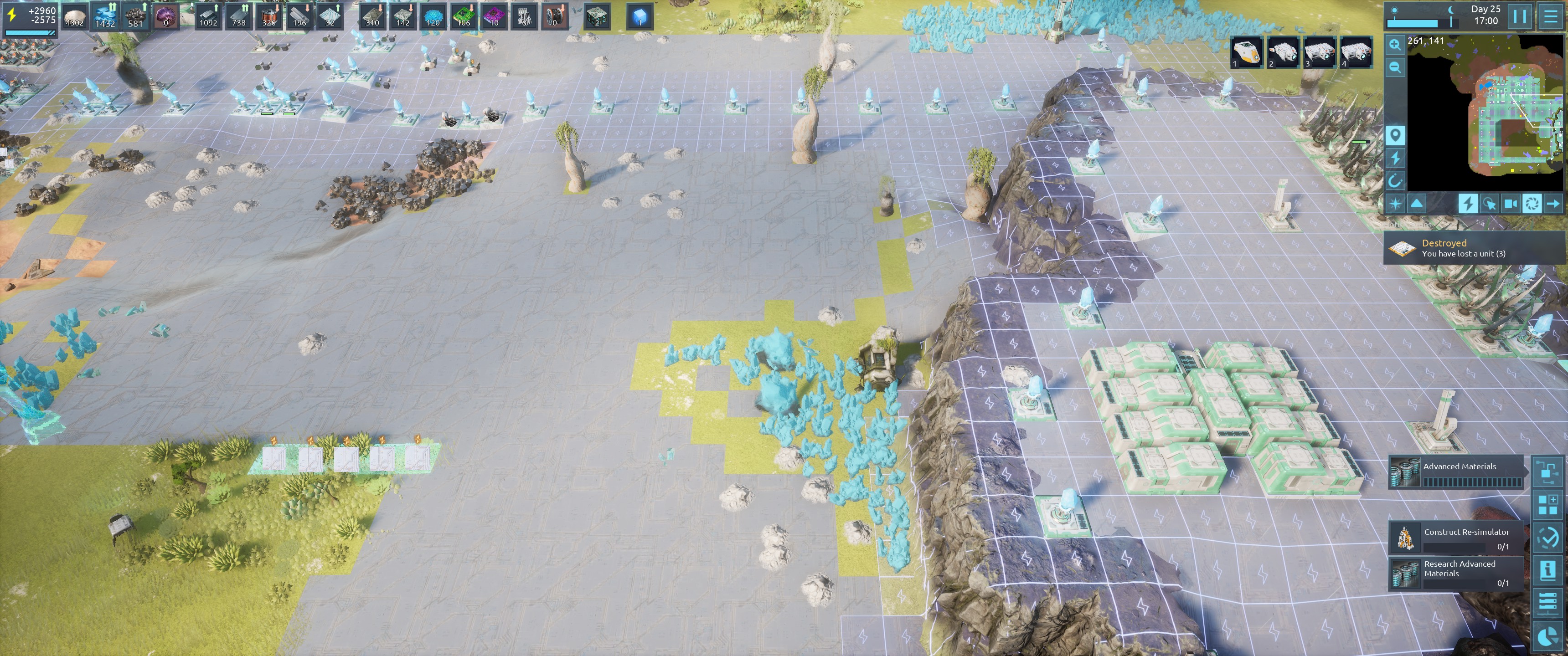Select unit group 3 portrait
This screenshot has width=1568, height=656.
click(1320, 52)
